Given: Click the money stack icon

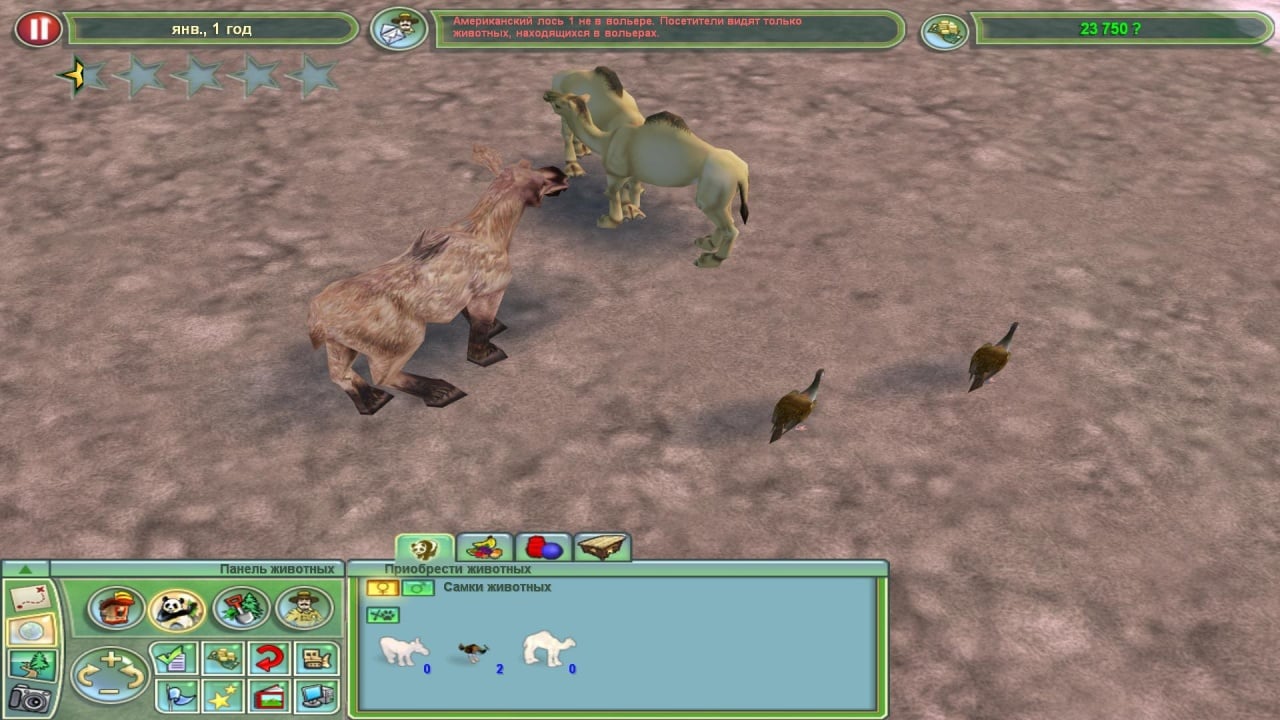Looking at the screenshot, I should (944, 30).
